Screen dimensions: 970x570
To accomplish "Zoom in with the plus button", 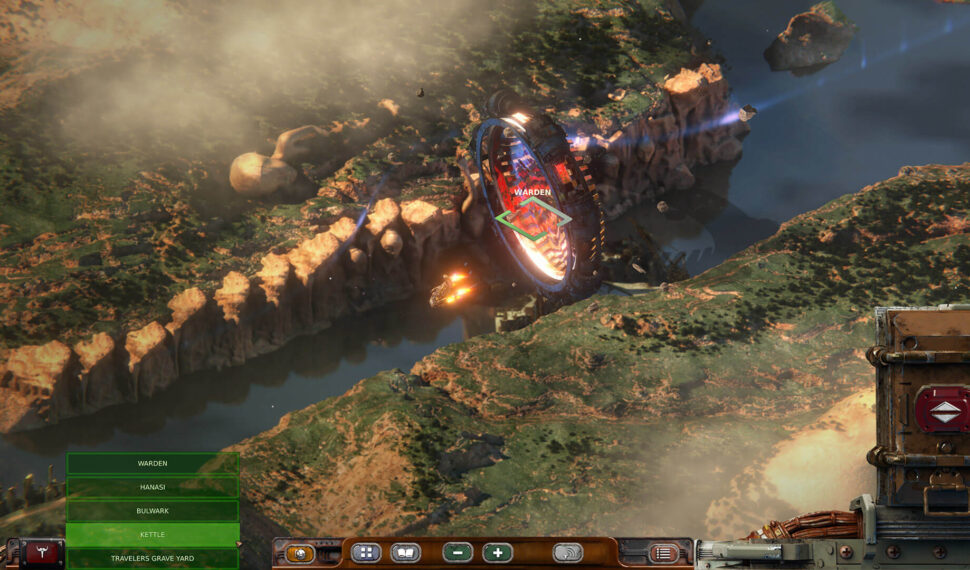I will [497, 552].
